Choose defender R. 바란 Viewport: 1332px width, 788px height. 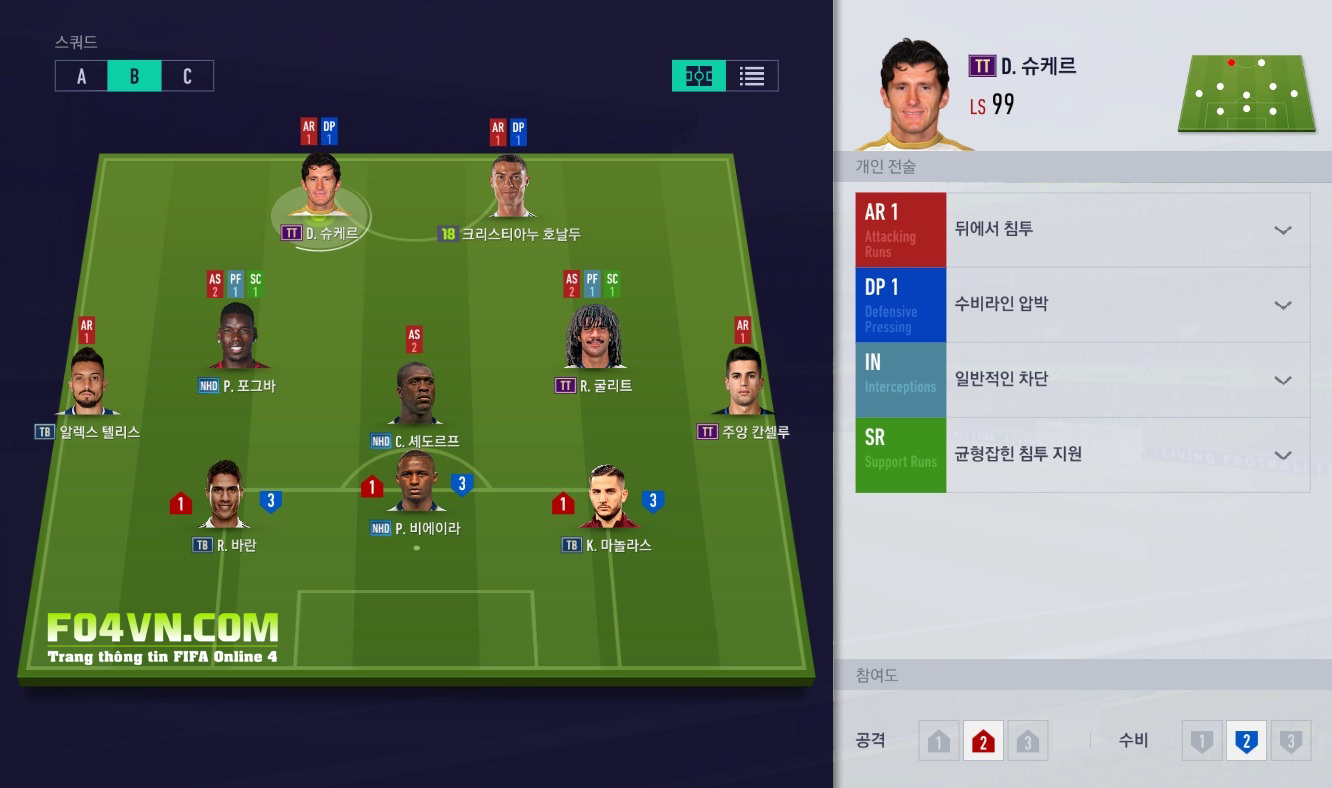coord(225,495)
